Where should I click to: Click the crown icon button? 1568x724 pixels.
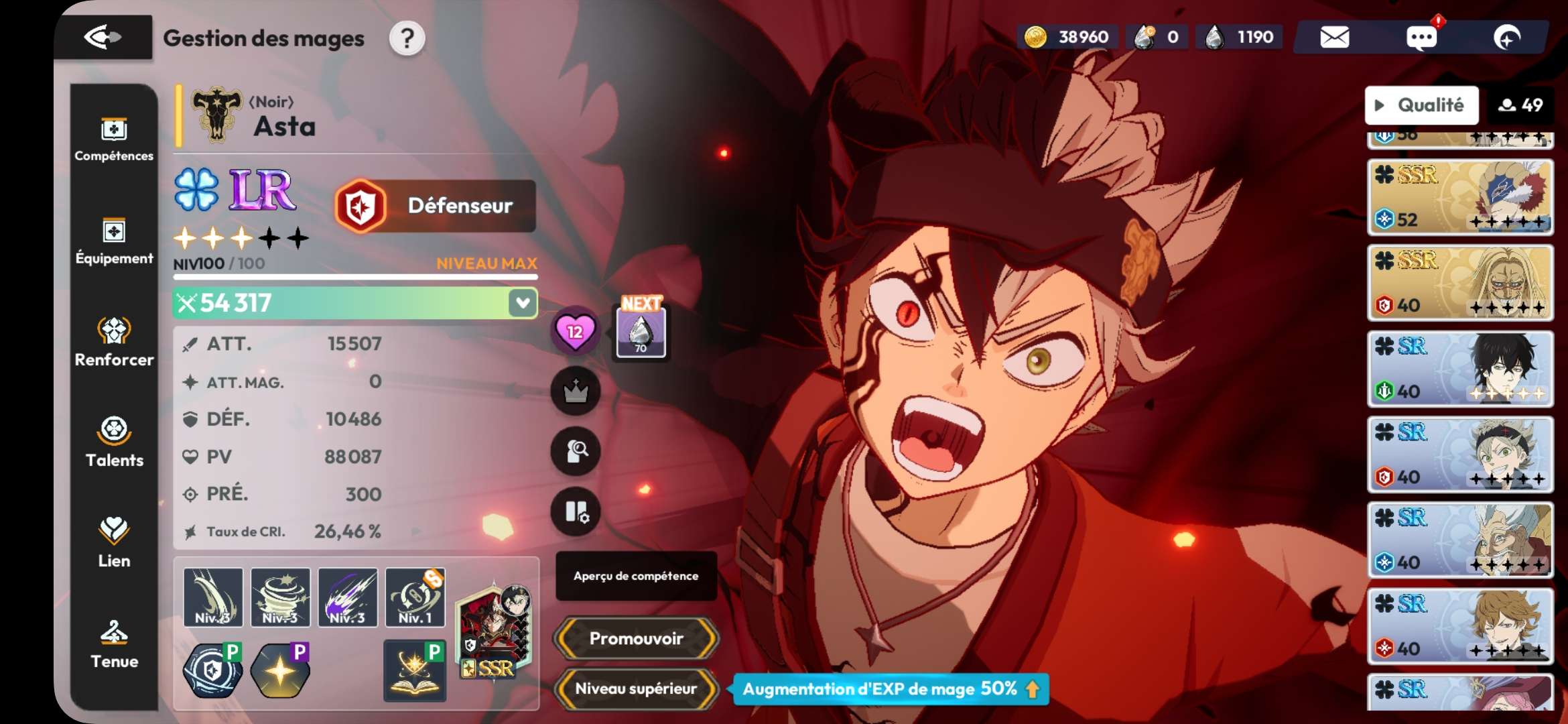pos(575,391)
